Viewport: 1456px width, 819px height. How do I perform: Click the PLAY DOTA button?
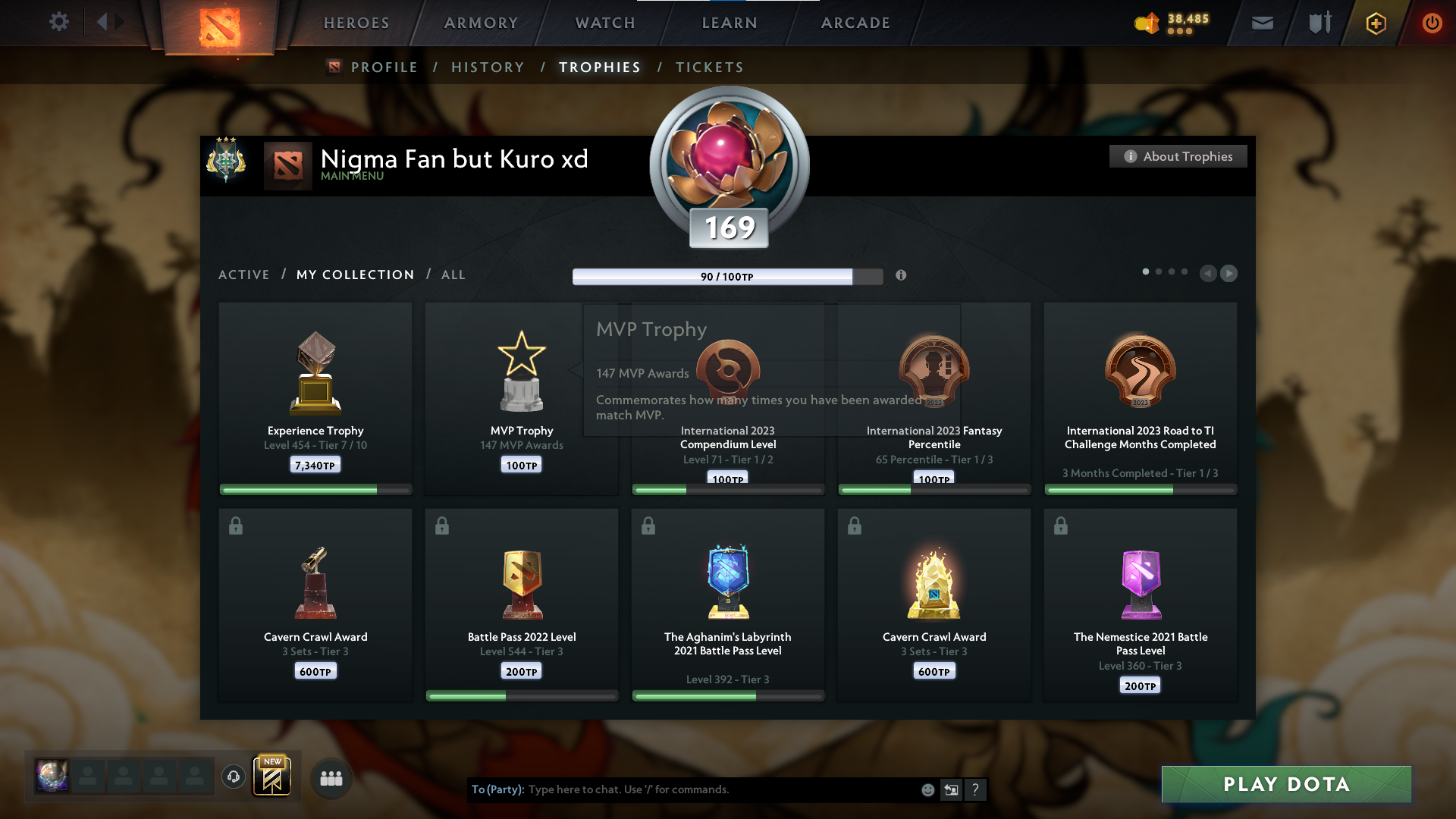tap(1287, 784)
